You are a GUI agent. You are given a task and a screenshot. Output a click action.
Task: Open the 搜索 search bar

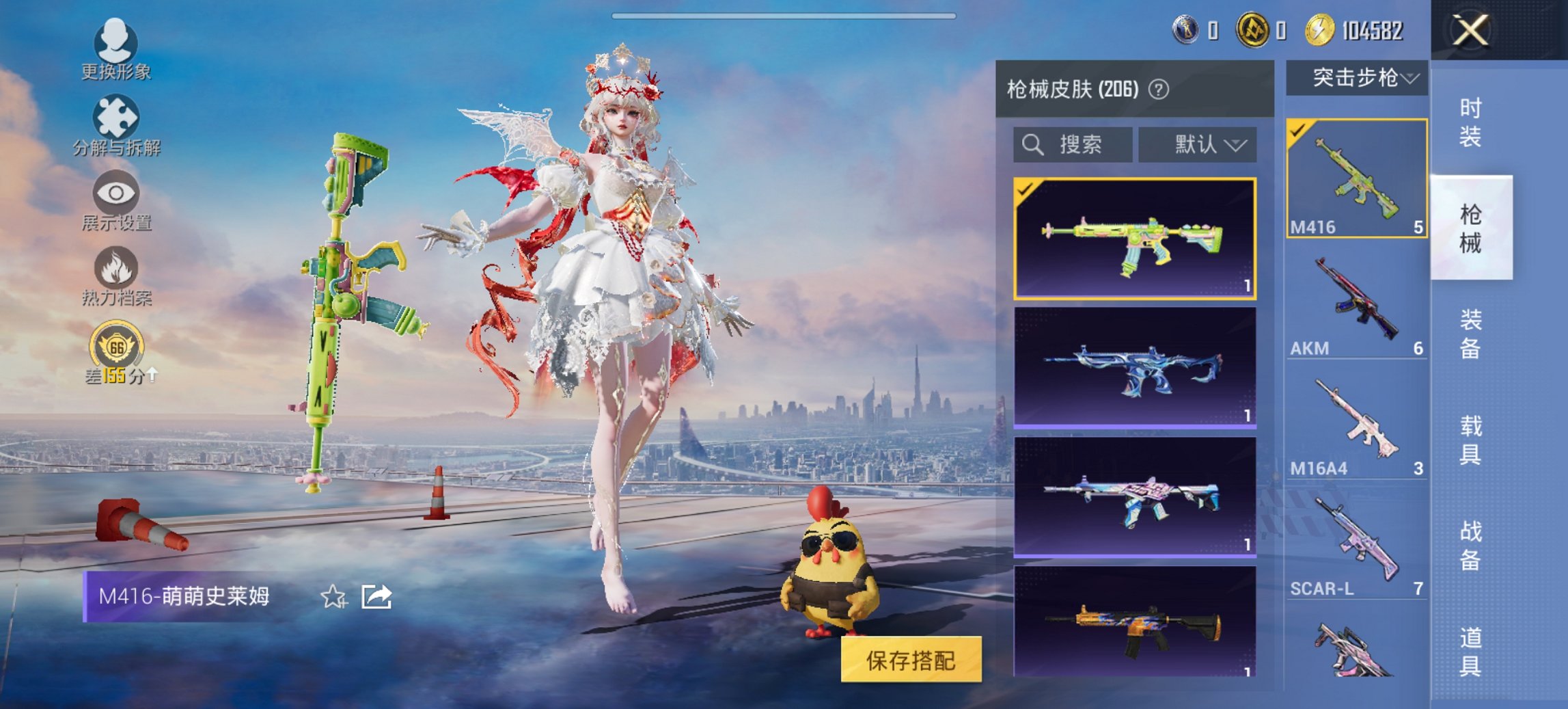pyautogui.click(x=1073, y=145)
